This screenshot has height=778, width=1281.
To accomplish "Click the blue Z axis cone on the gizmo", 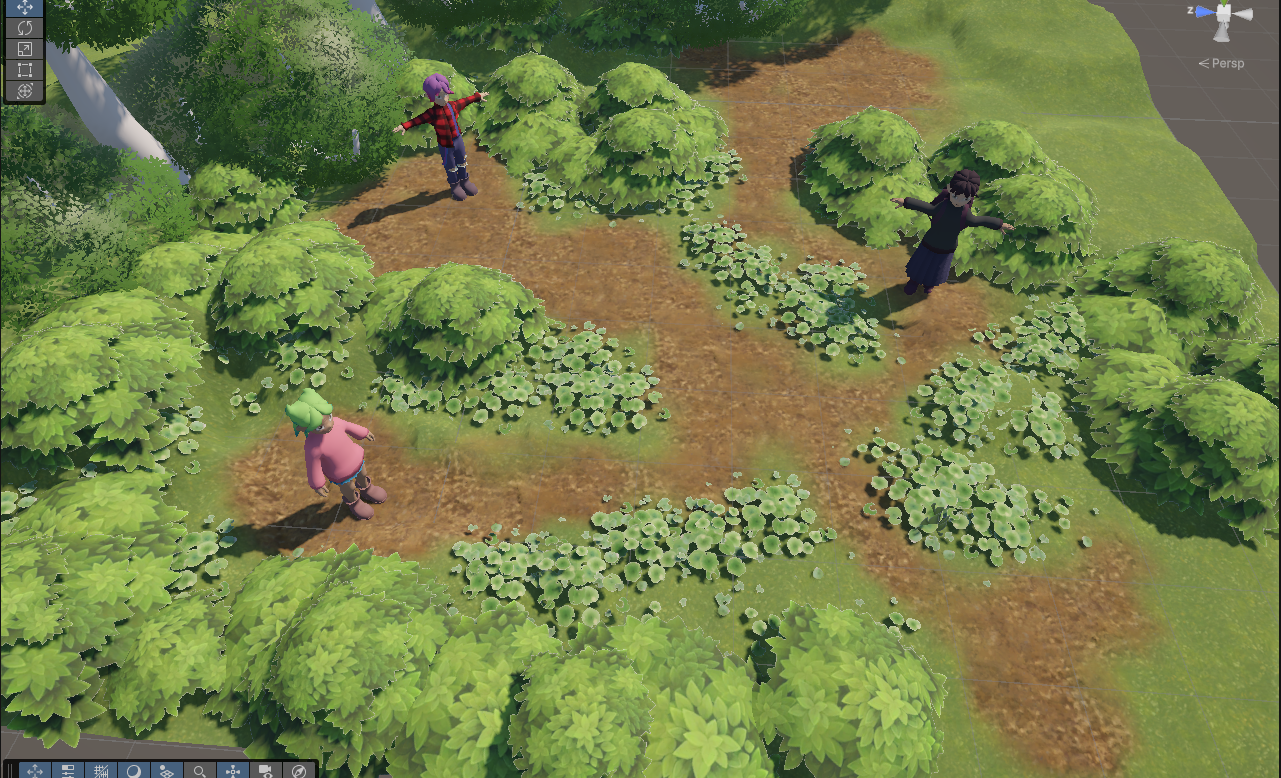I will coord(1205,12).
